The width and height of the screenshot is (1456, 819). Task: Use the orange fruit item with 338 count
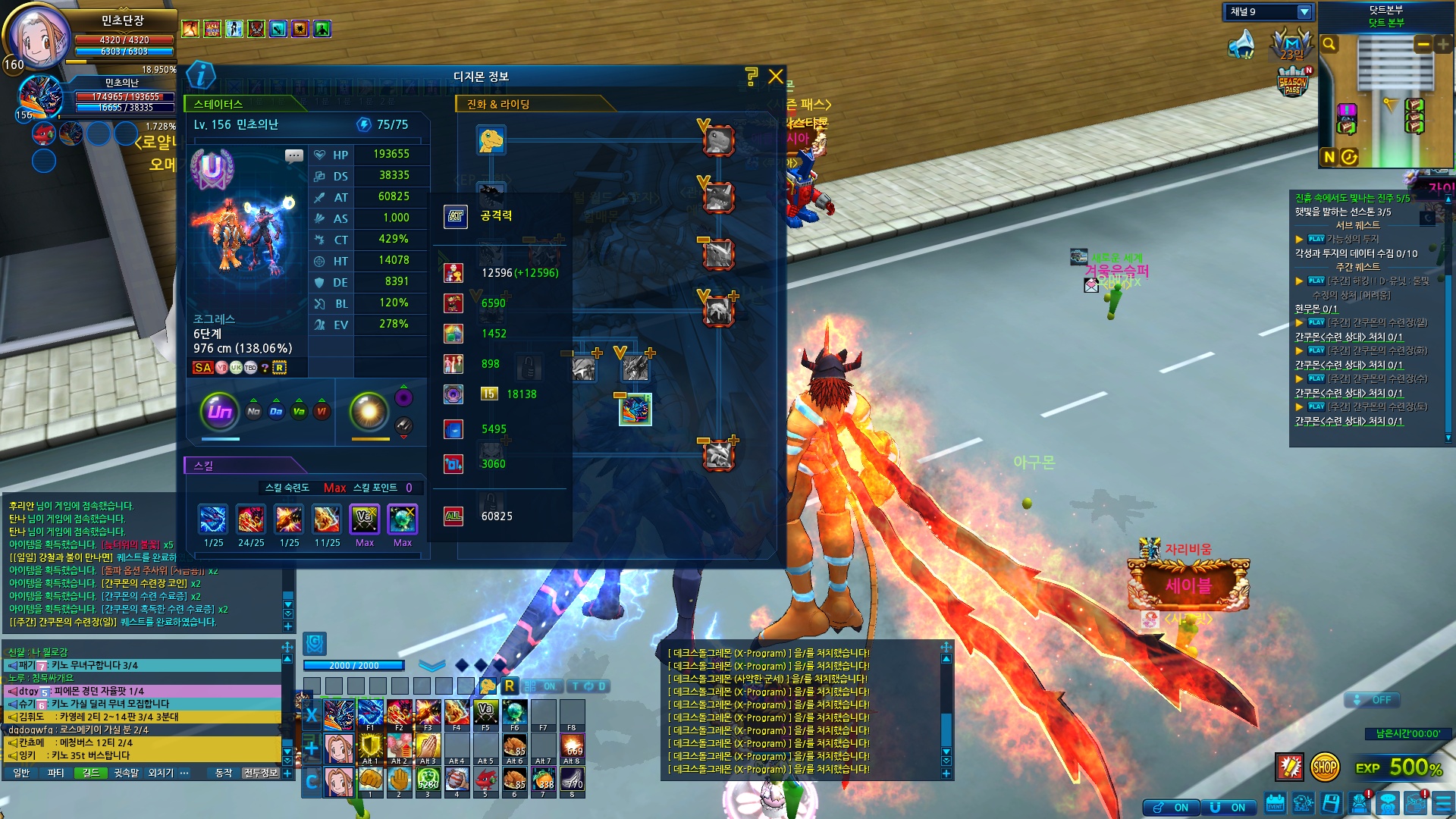(543, 779)
